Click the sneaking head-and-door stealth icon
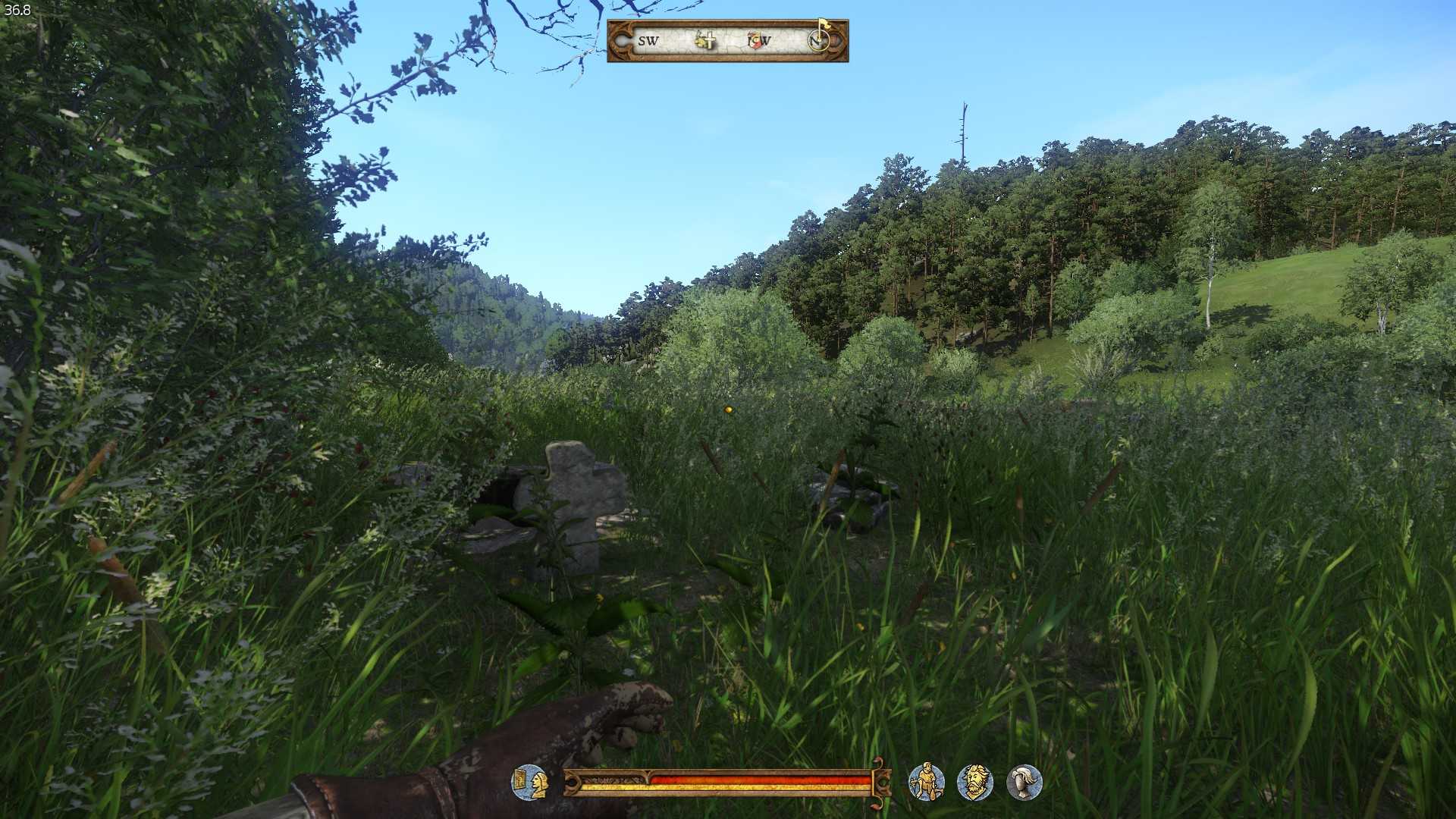The image size is (1456, 819). (x=530, y=782)
